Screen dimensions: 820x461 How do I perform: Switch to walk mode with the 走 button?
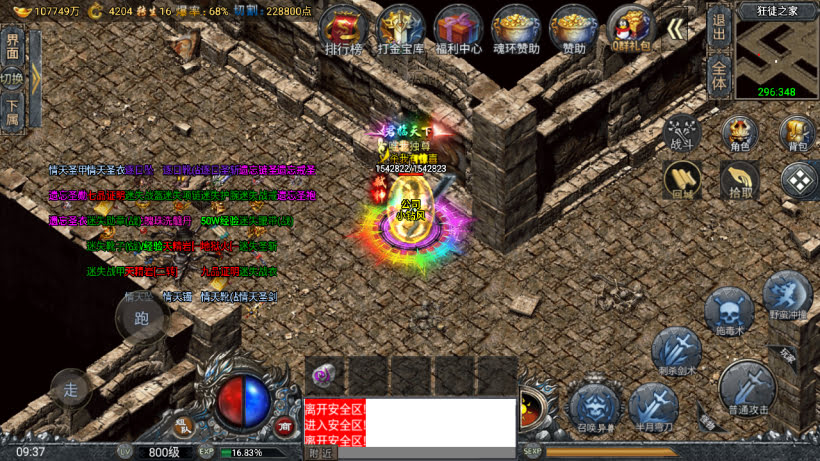click(71, 389)
